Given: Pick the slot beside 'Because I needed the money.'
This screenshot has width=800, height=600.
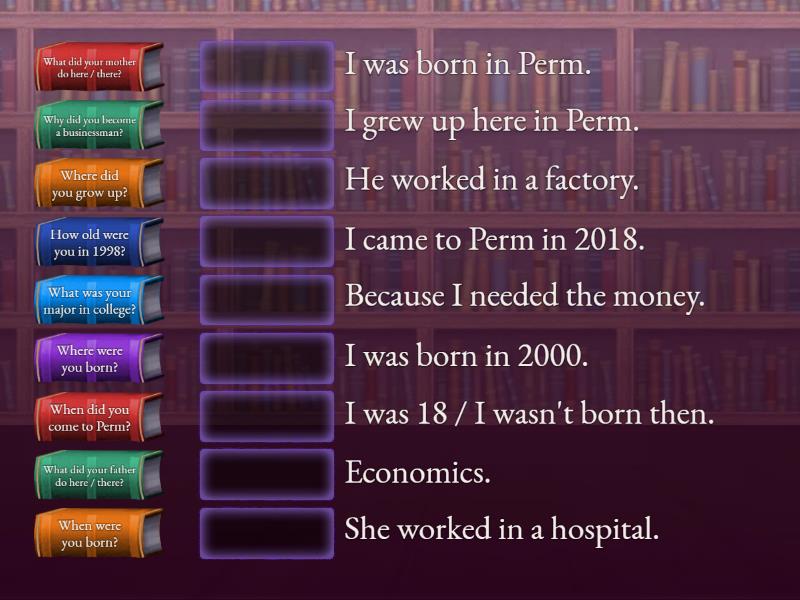Looking at the screenshot, I should click(x=267, y=299).
